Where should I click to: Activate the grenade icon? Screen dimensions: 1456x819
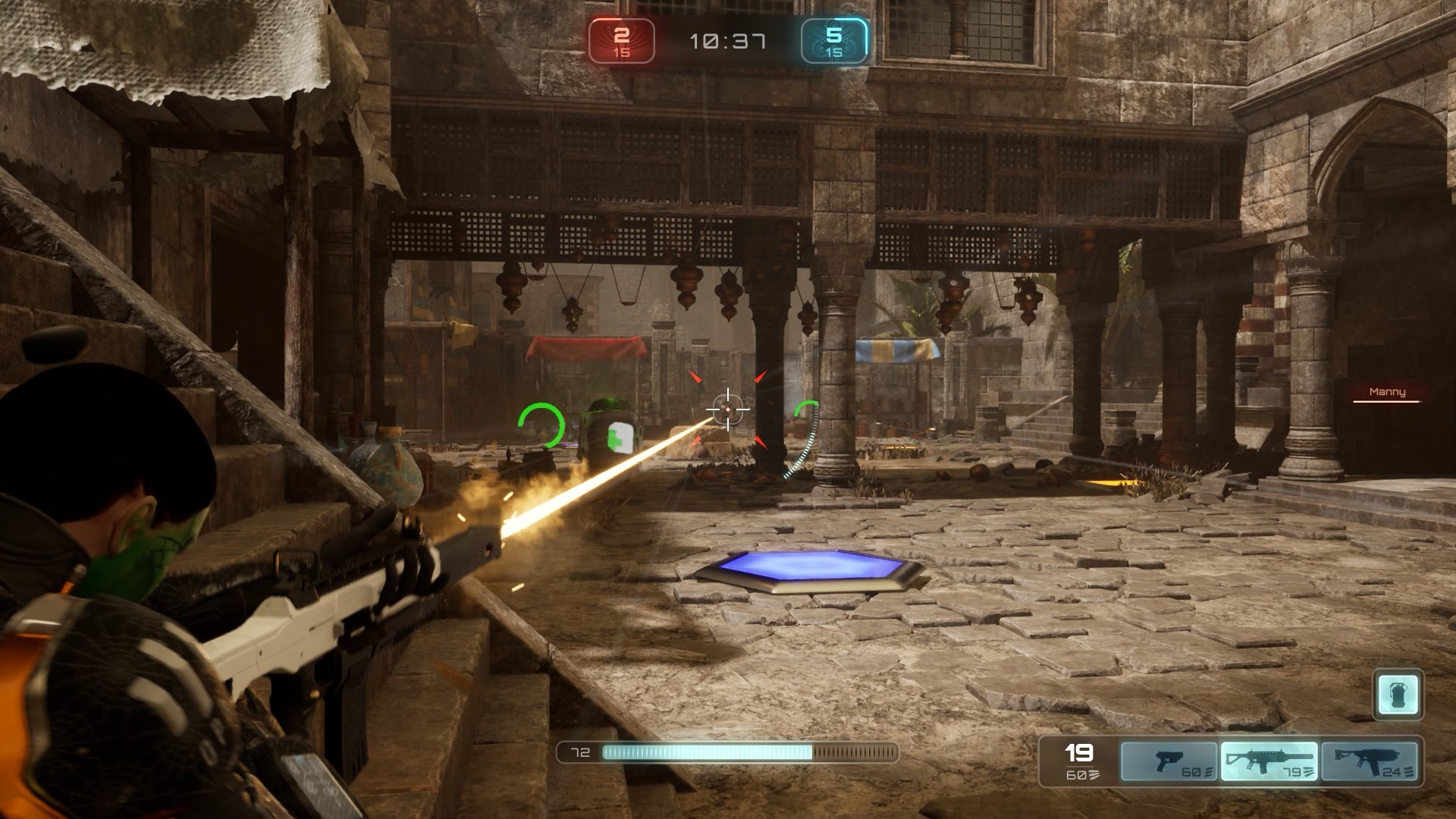tap(1398, 694)
